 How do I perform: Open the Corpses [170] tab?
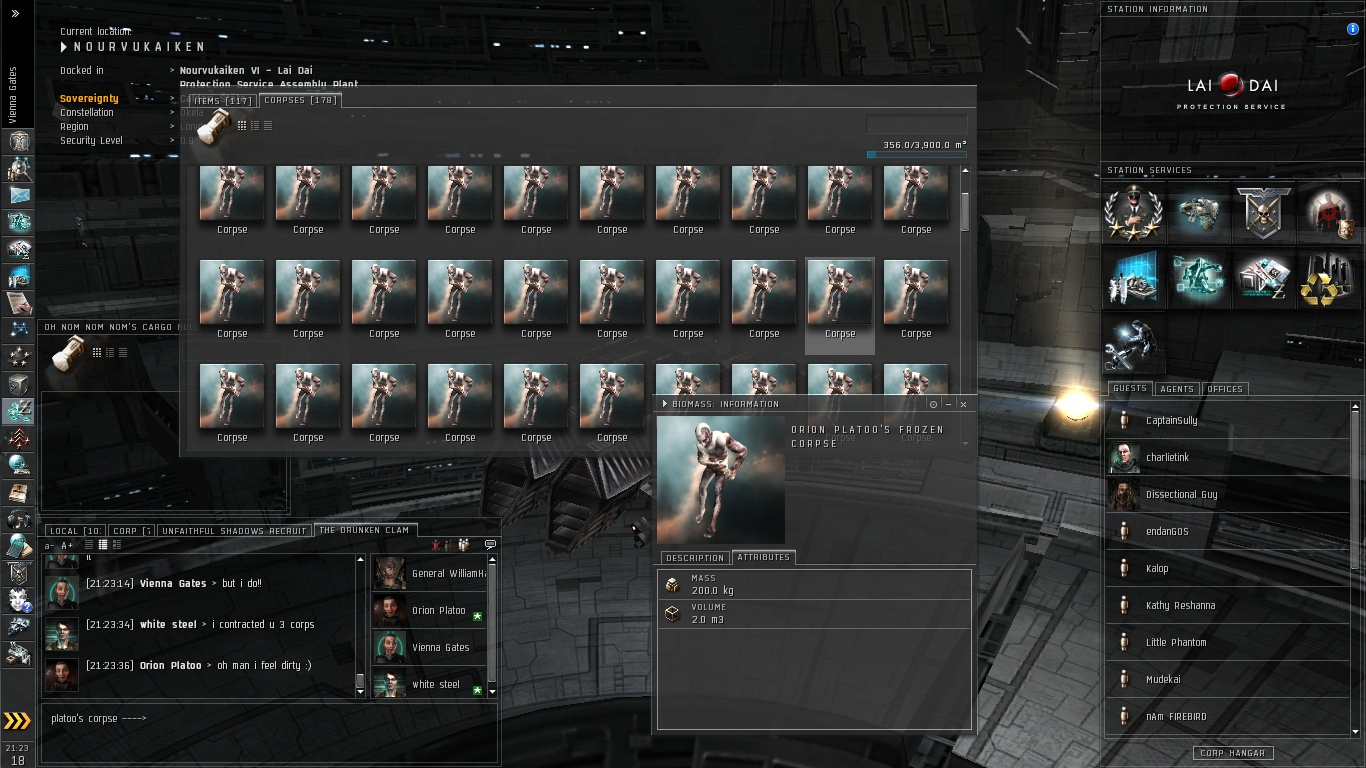coord(299,100)
